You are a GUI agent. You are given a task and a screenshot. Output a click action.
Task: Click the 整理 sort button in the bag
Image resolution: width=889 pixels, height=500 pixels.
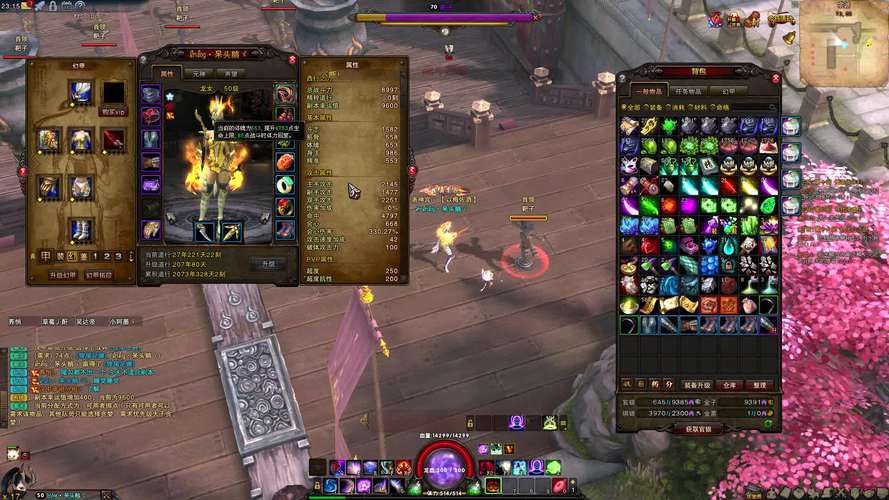tap(760, 384)
